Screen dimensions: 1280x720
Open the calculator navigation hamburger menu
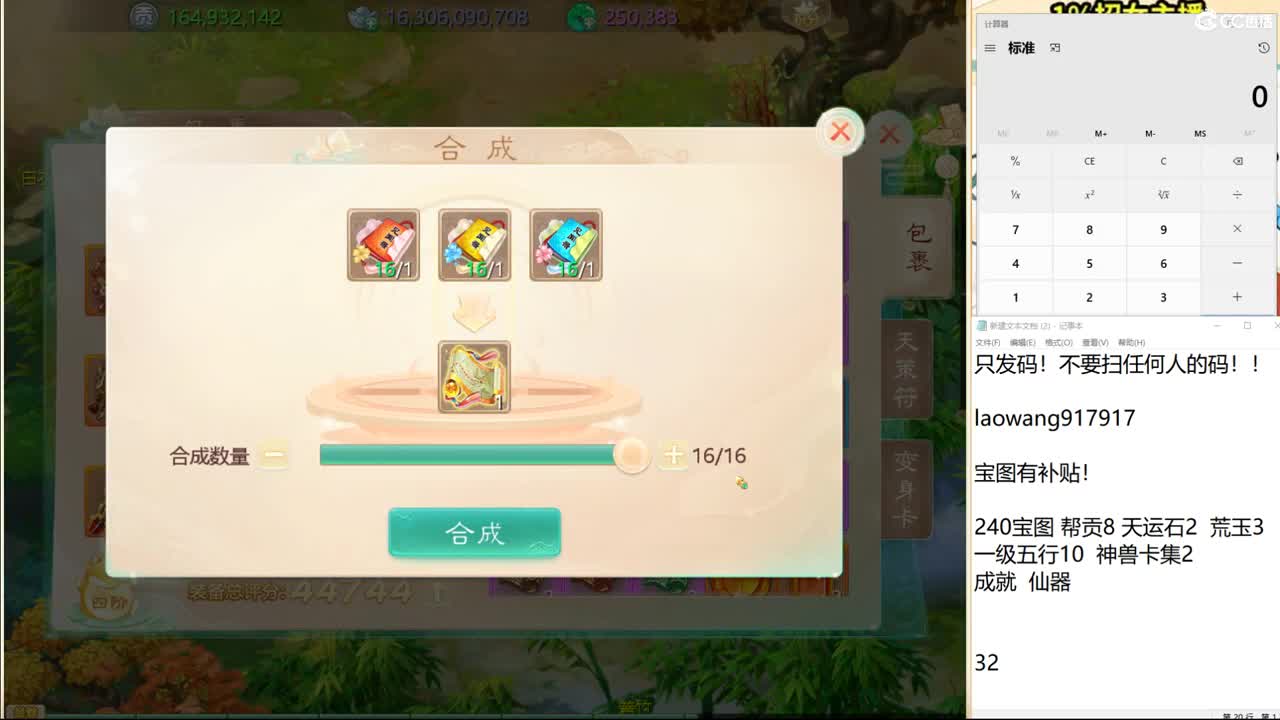(990, 47)
